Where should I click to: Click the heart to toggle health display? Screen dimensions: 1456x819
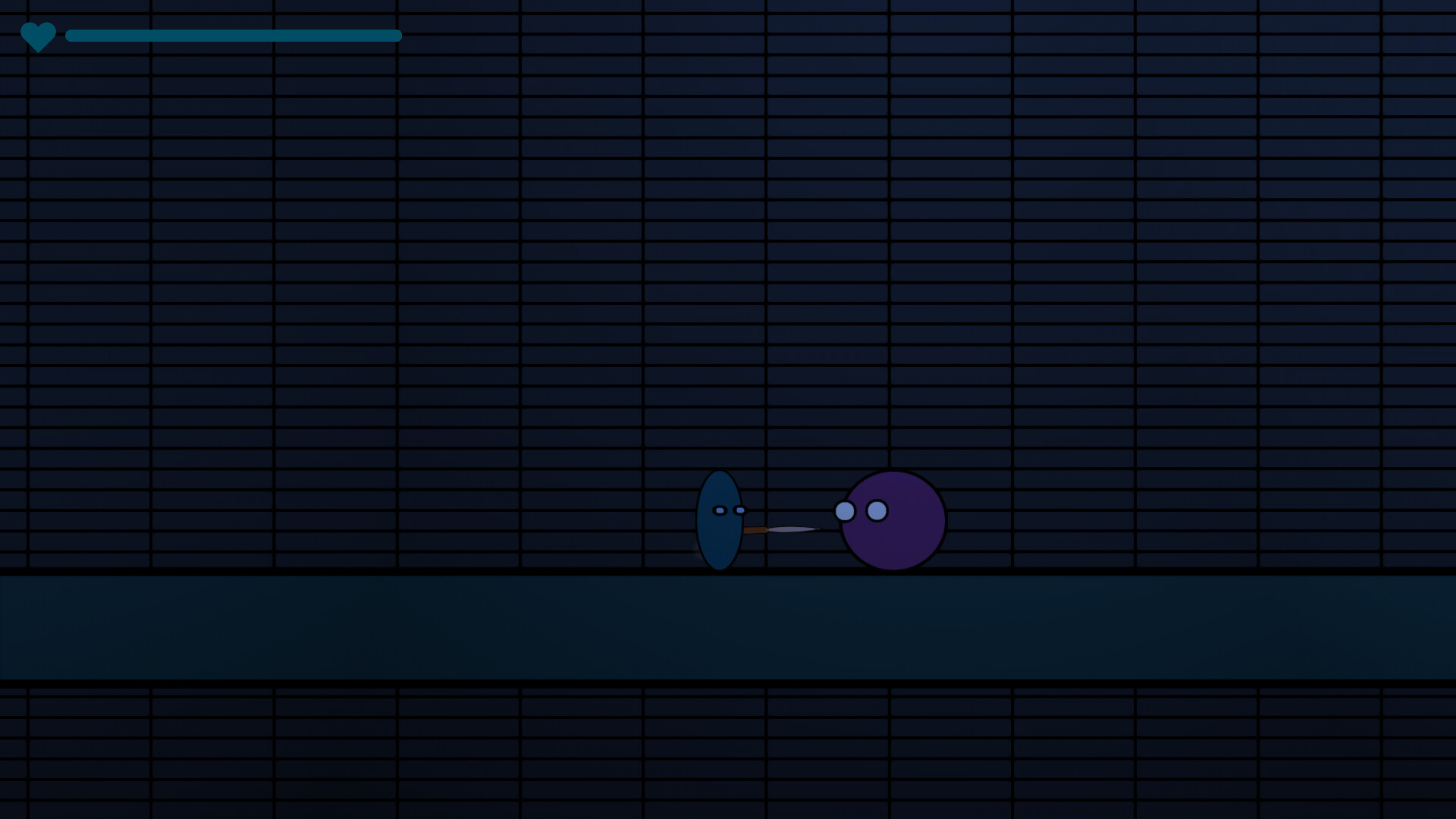(x=39, y=34)
